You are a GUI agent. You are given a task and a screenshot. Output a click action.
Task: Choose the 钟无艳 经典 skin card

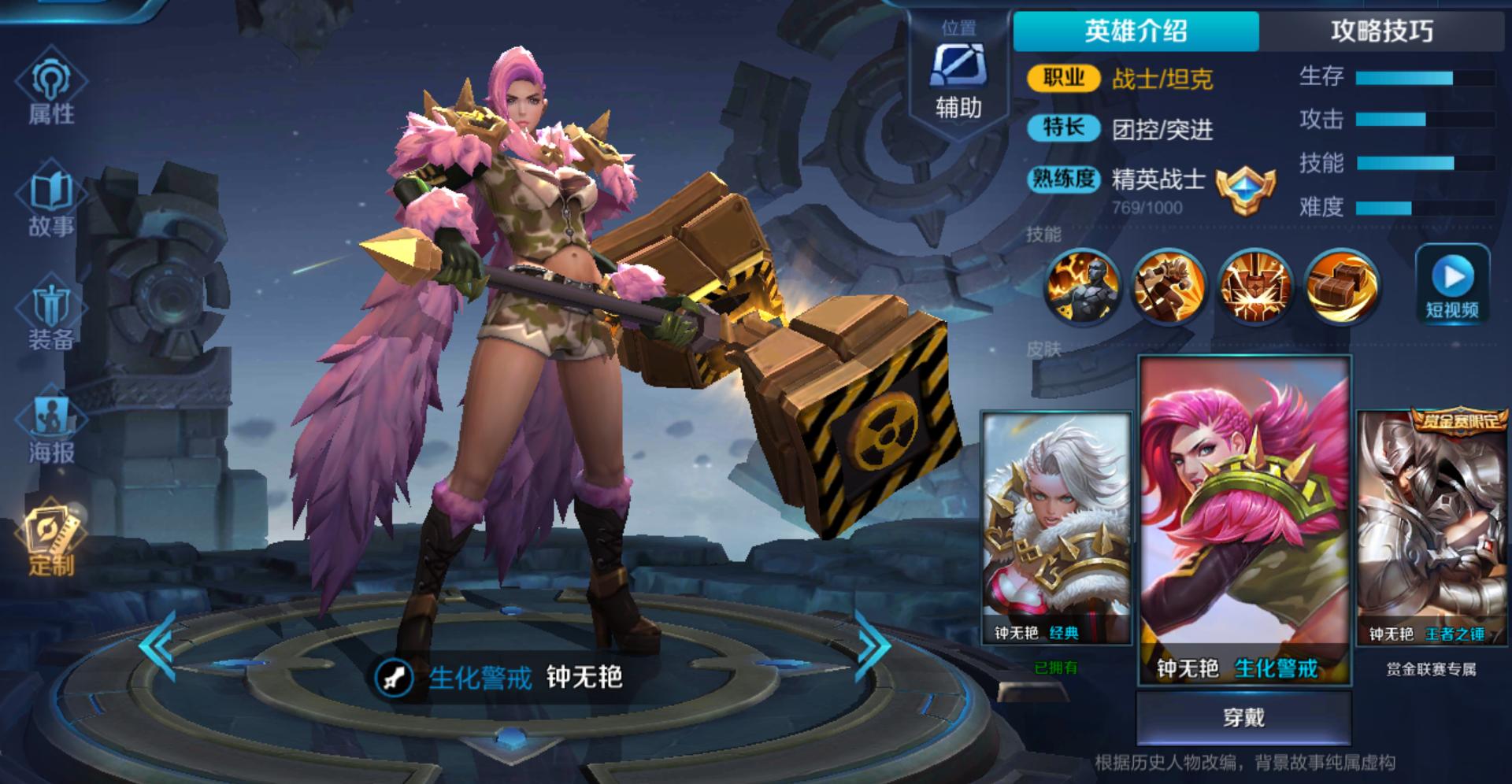click(x=1055, y=527)
